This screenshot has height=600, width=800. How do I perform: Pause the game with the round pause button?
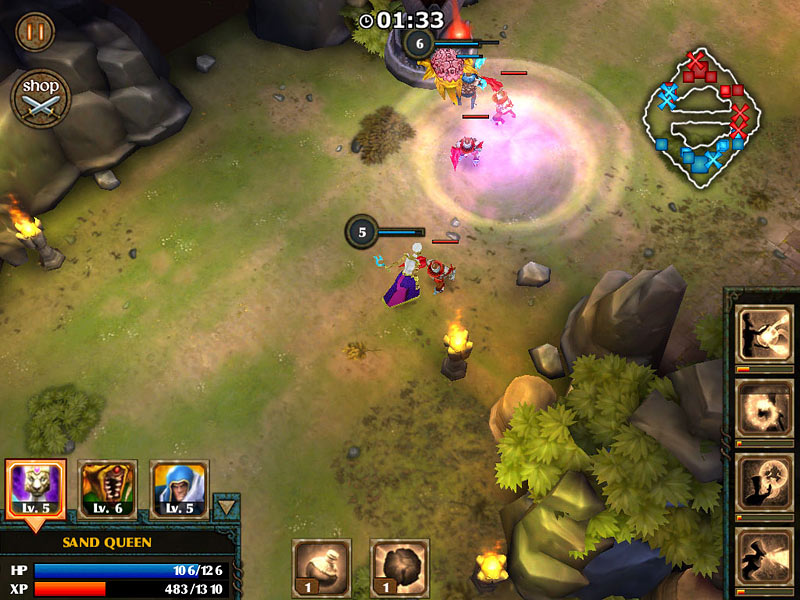tap(35, 32)
